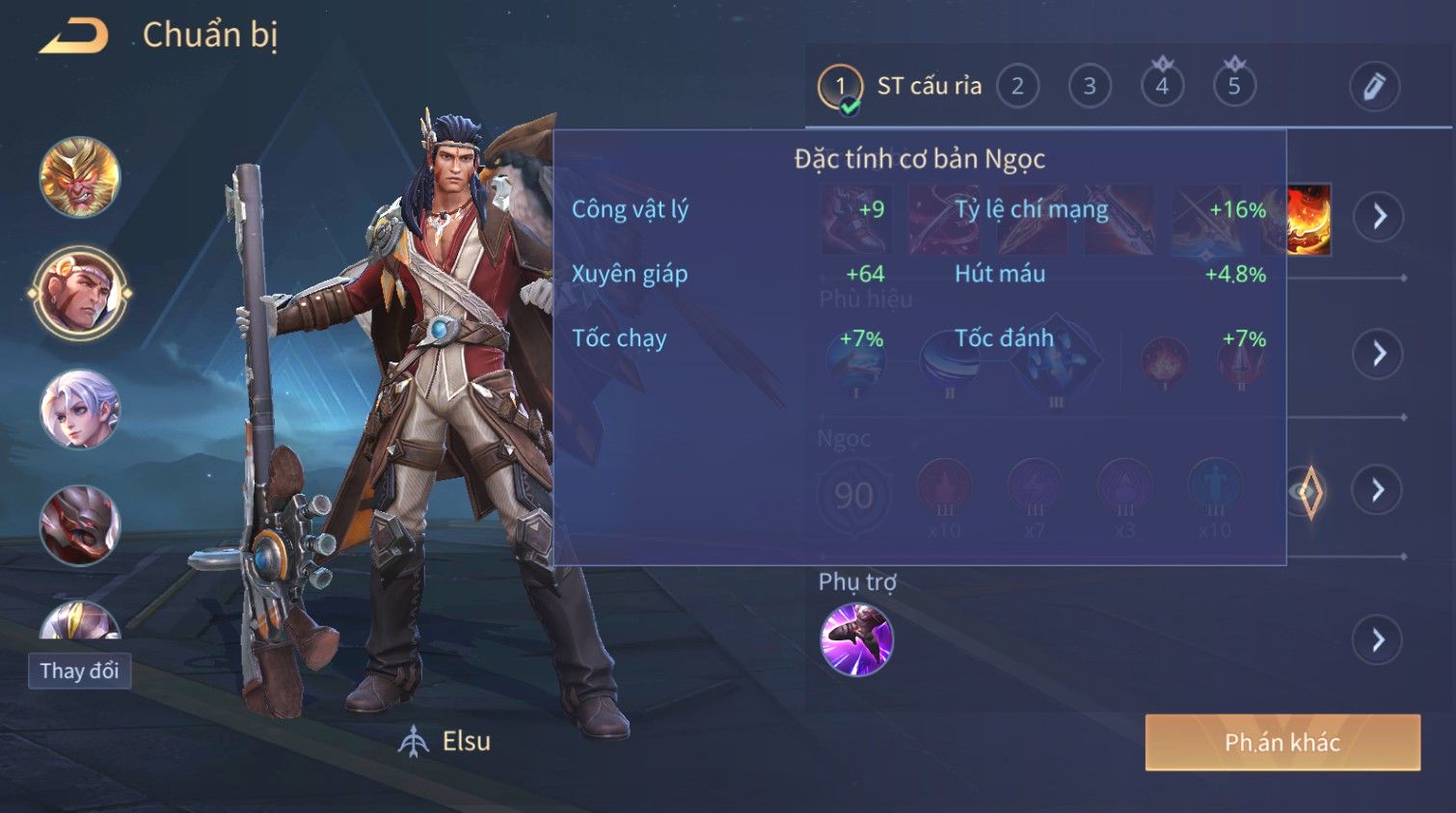Toggle the diamond eye Ngọc details icon
Viewport: 1456px width, 813px height.
[1308, 492]
